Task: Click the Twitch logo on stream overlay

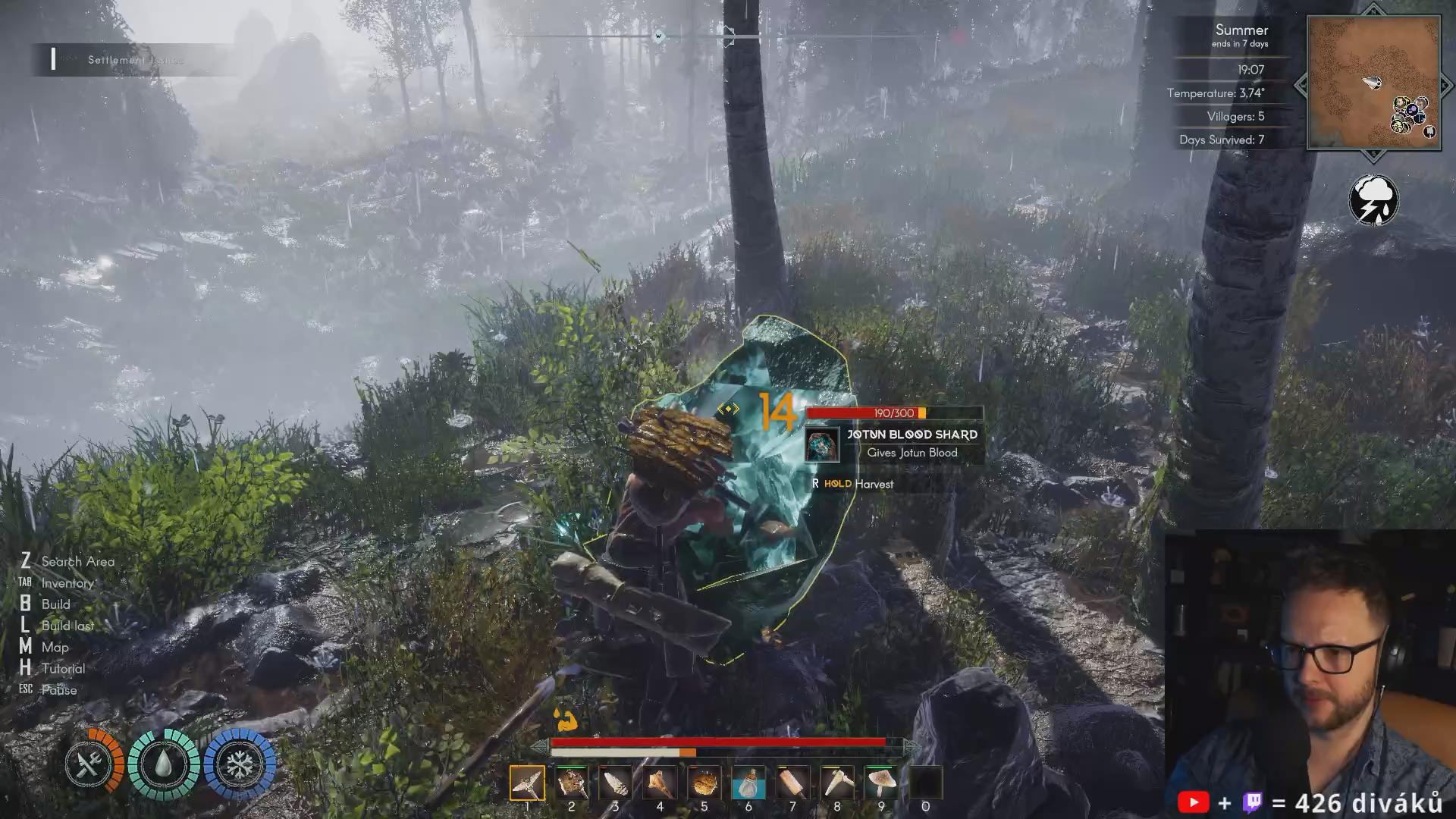Action: click(1253, 802)
